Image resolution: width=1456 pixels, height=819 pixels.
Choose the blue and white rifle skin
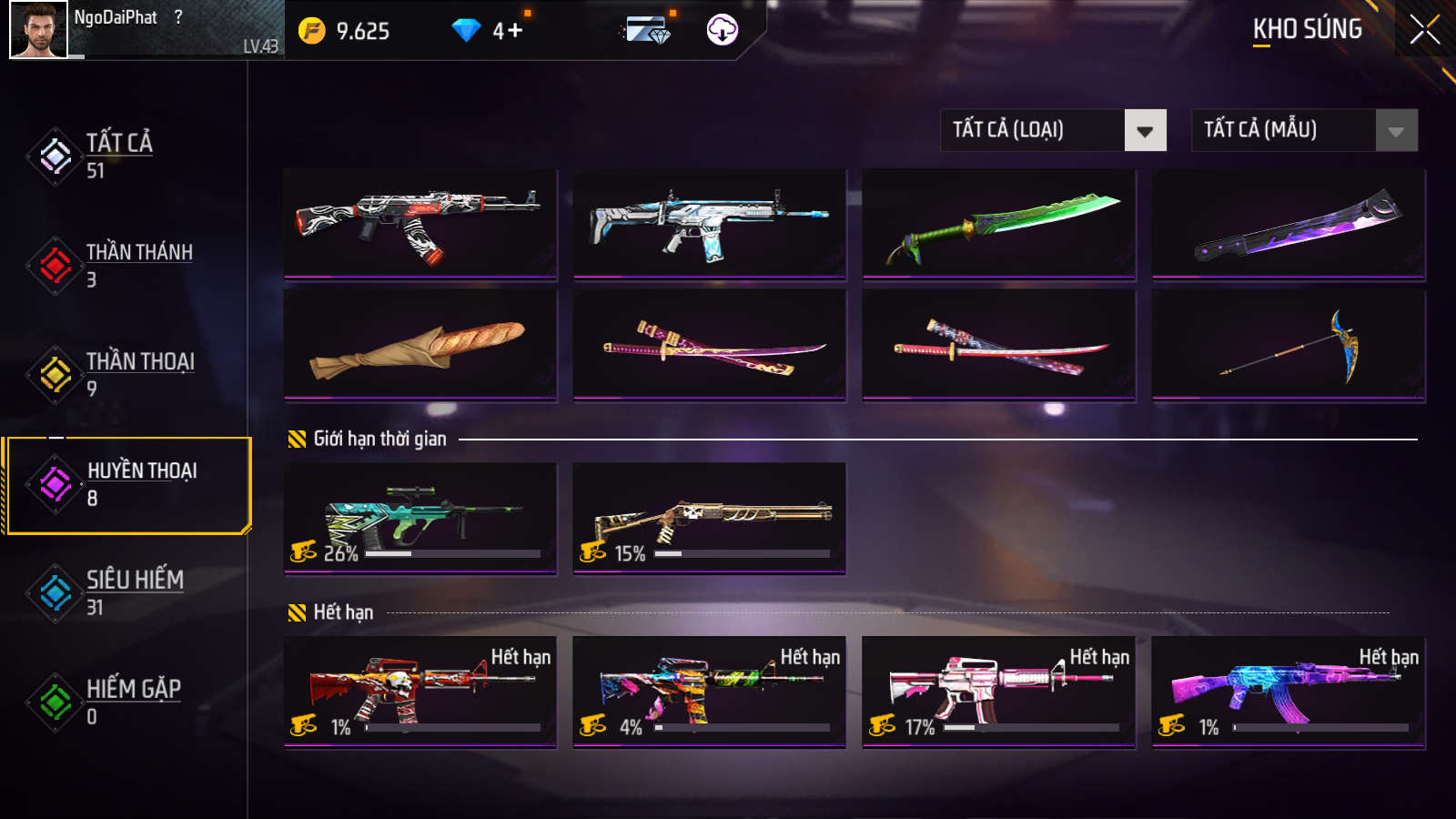(x=709, y=223)
